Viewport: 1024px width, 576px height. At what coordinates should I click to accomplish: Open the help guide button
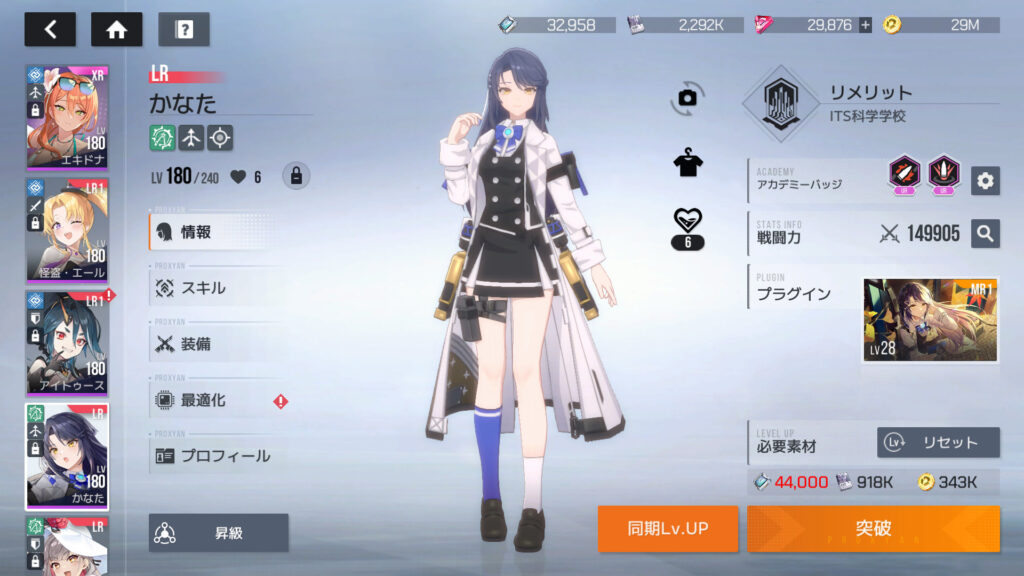click(x=183, y=29)
